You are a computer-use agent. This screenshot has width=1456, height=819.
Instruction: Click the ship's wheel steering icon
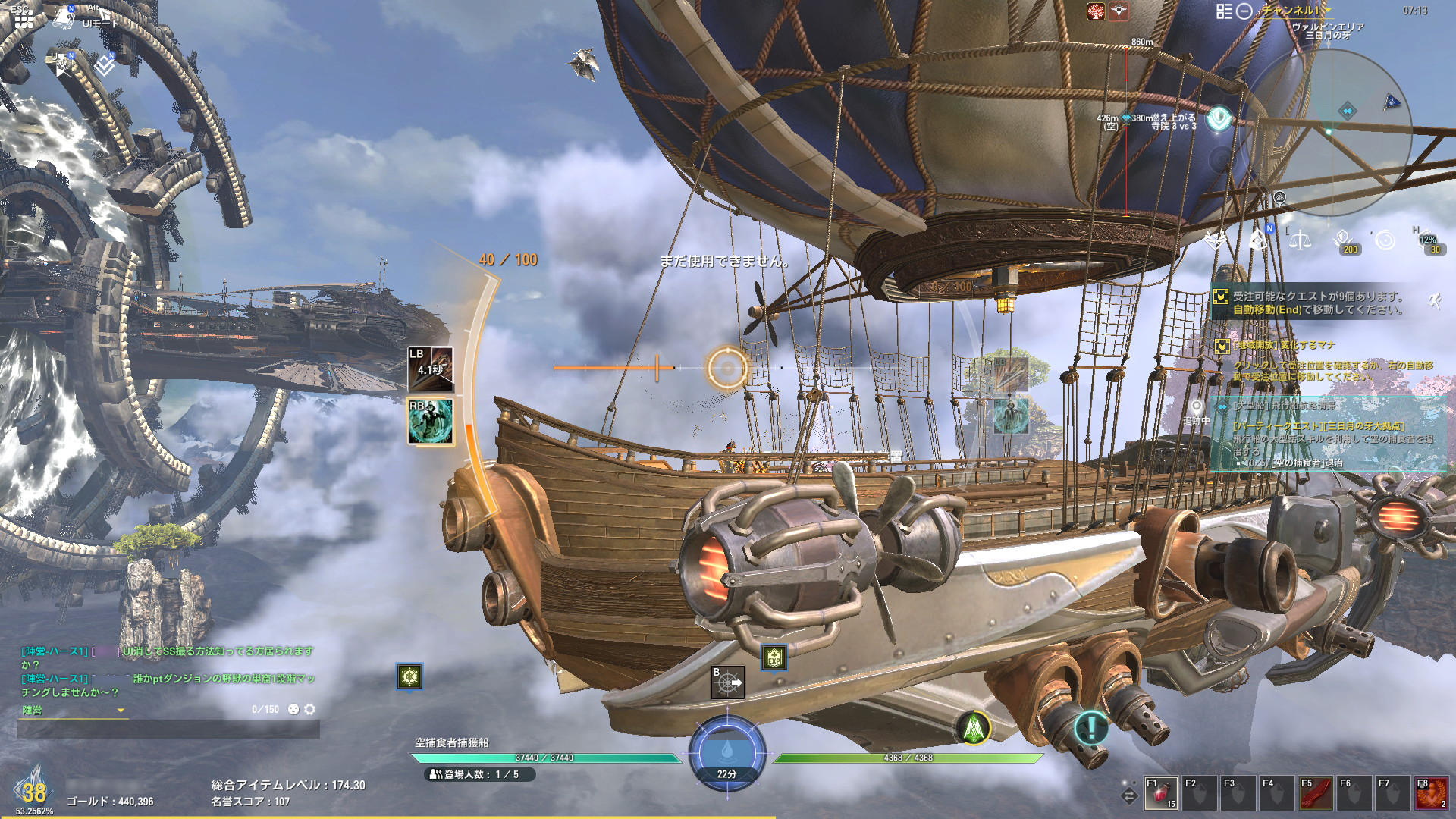727,682
